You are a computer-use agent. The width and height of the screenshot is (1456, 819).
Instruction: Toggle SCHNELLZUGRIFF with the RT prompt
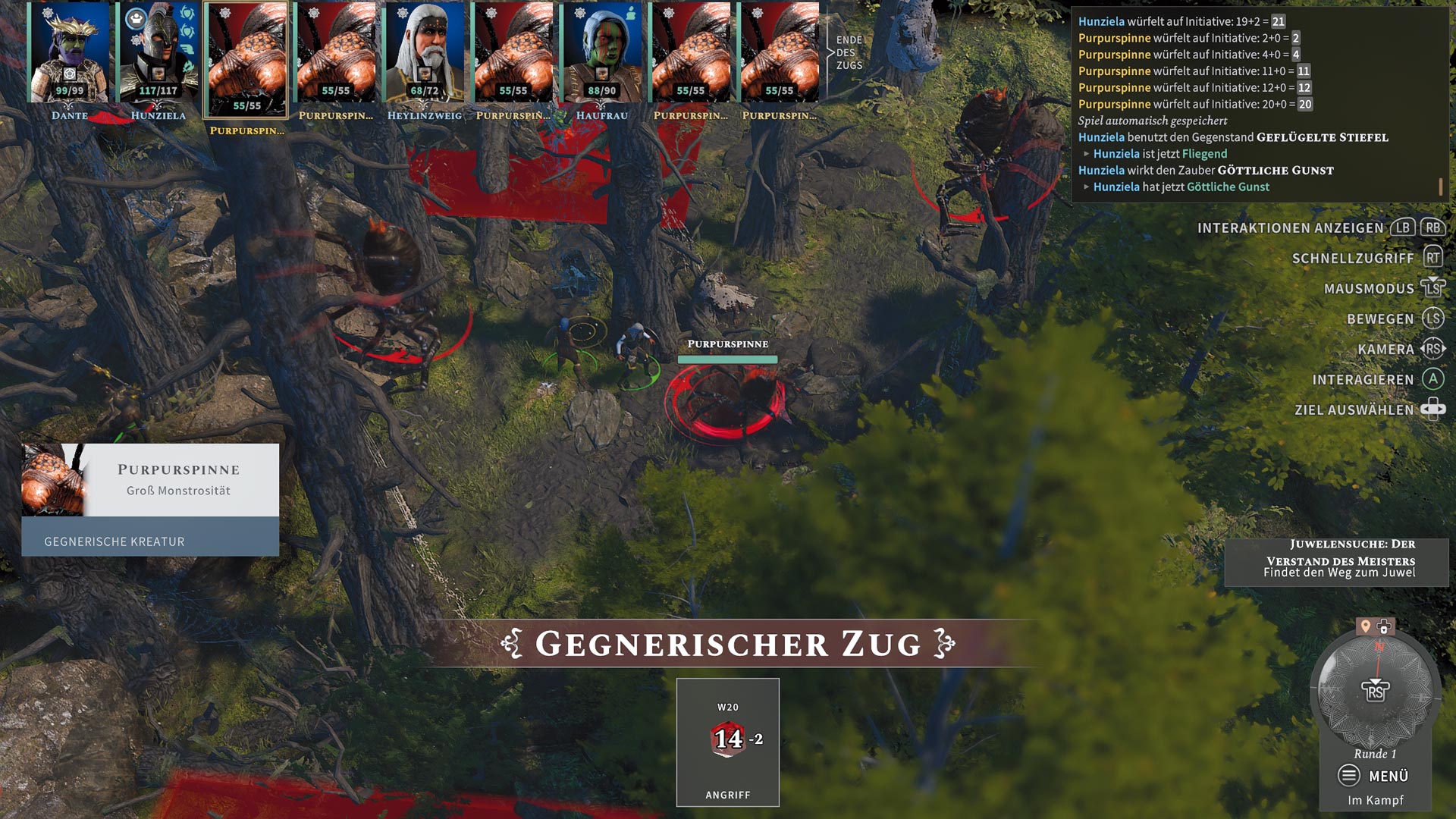[1433, 259]
